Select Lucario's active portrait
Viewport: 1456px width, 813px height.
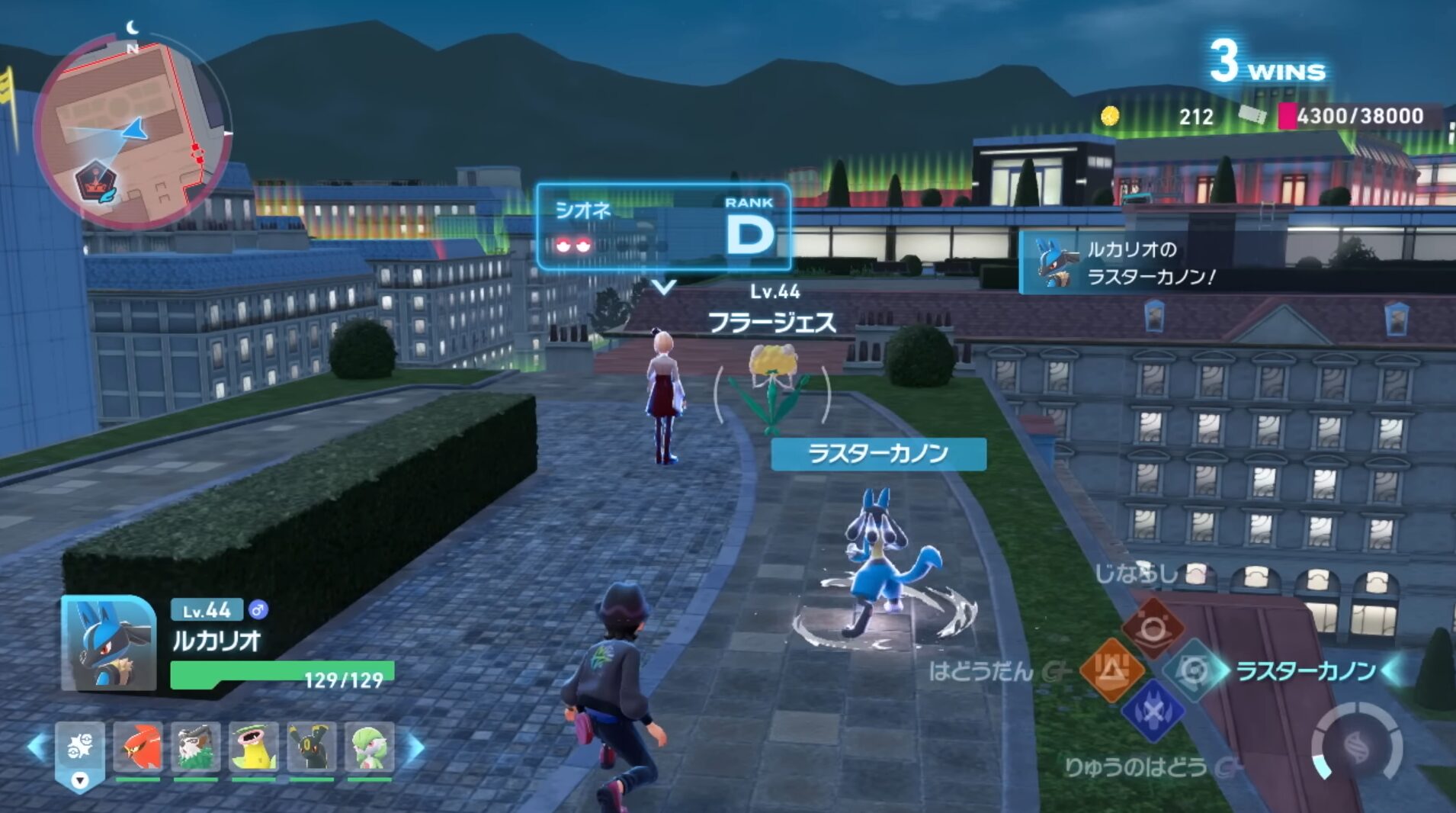click(x=108, y=644)
